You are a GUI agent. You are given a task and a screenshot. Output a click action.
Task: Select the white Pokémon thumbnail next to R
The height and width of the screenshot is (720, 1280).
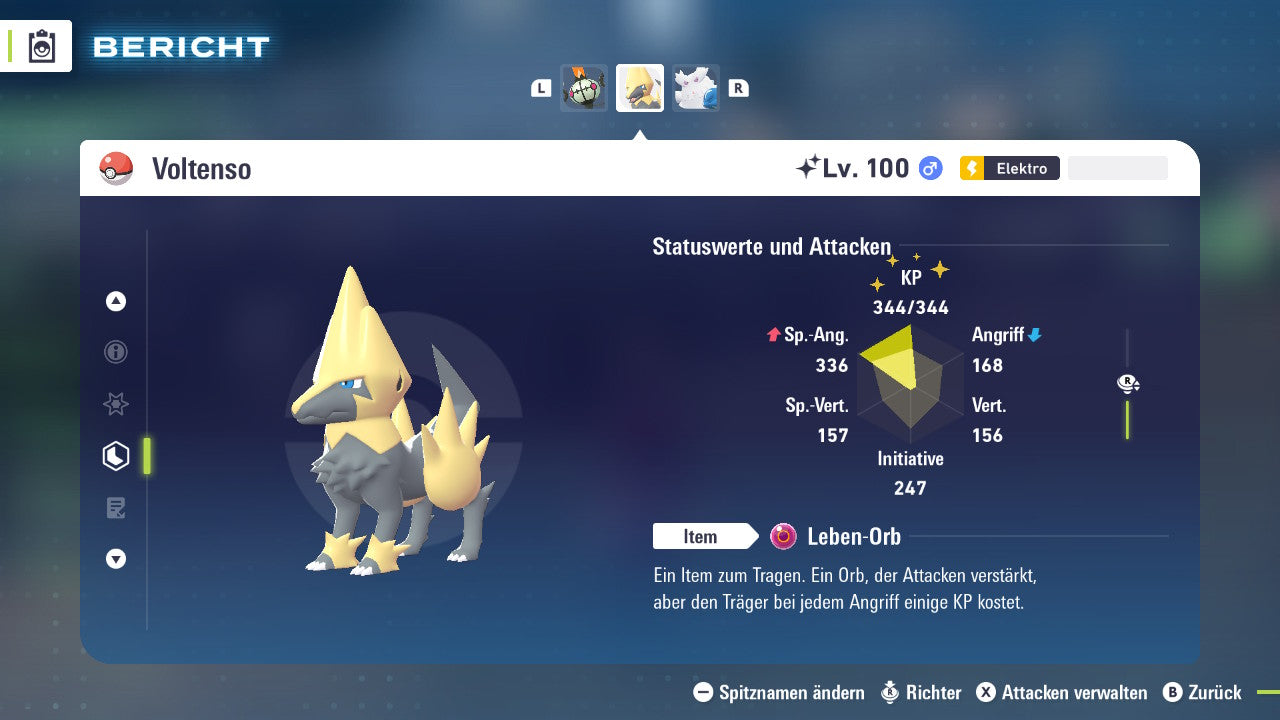[697, 88]
